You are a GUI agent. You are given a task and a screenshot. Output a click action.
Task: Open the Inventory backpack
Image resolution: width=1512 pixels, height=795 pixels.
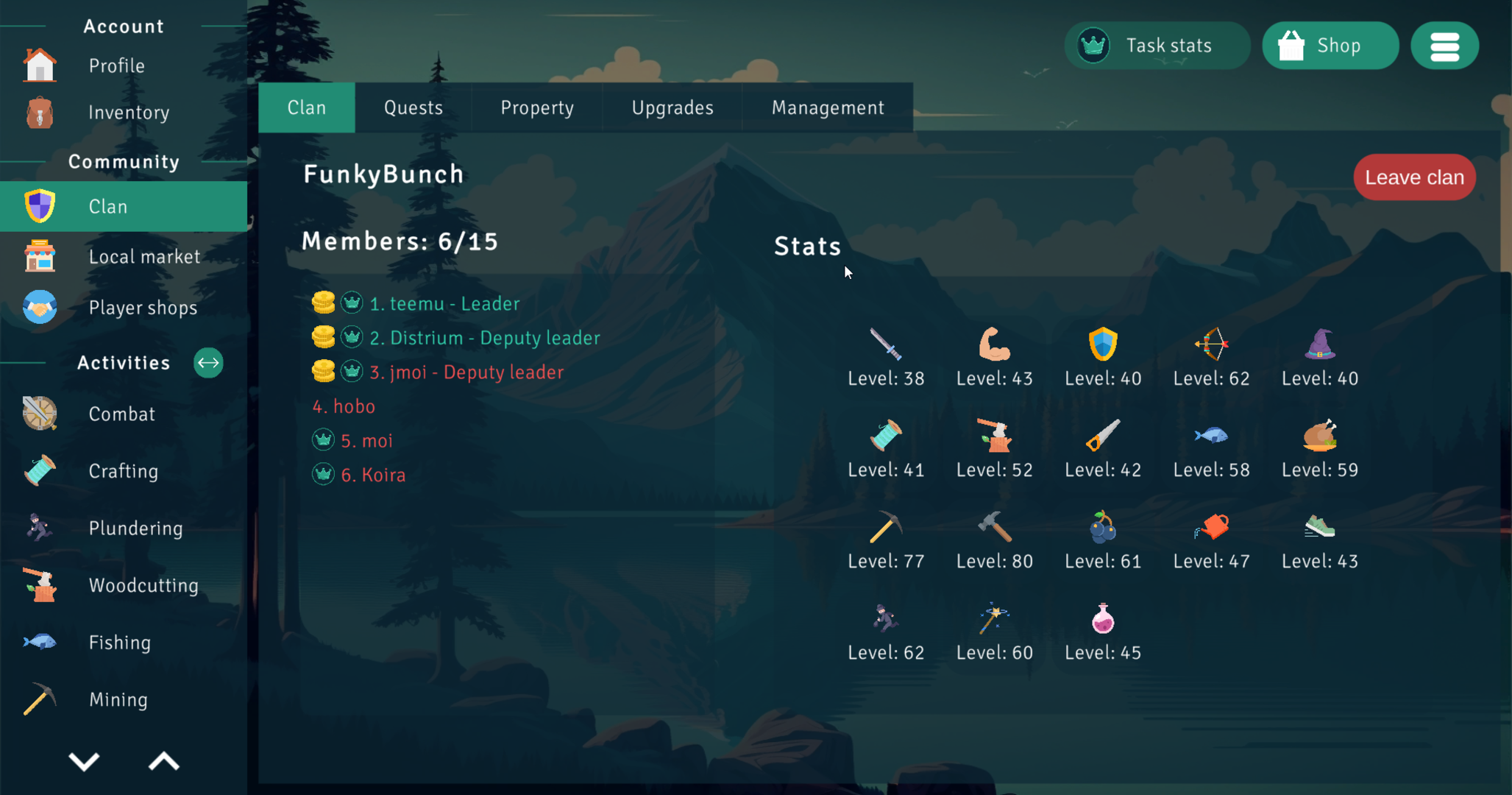(x=38, y=112)
